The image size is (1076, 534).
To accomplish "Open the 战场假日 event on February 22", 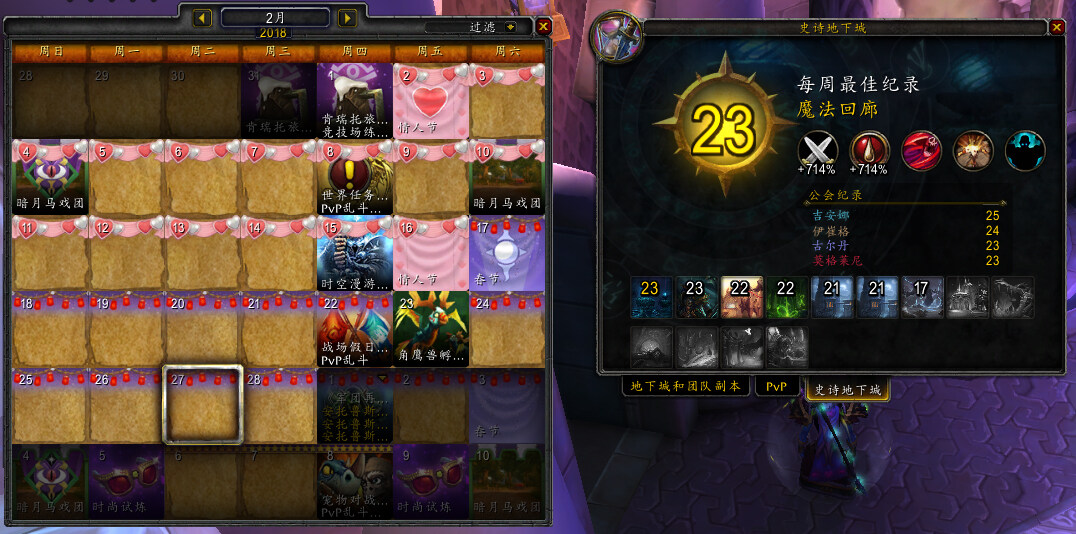I will coord(354,330).
